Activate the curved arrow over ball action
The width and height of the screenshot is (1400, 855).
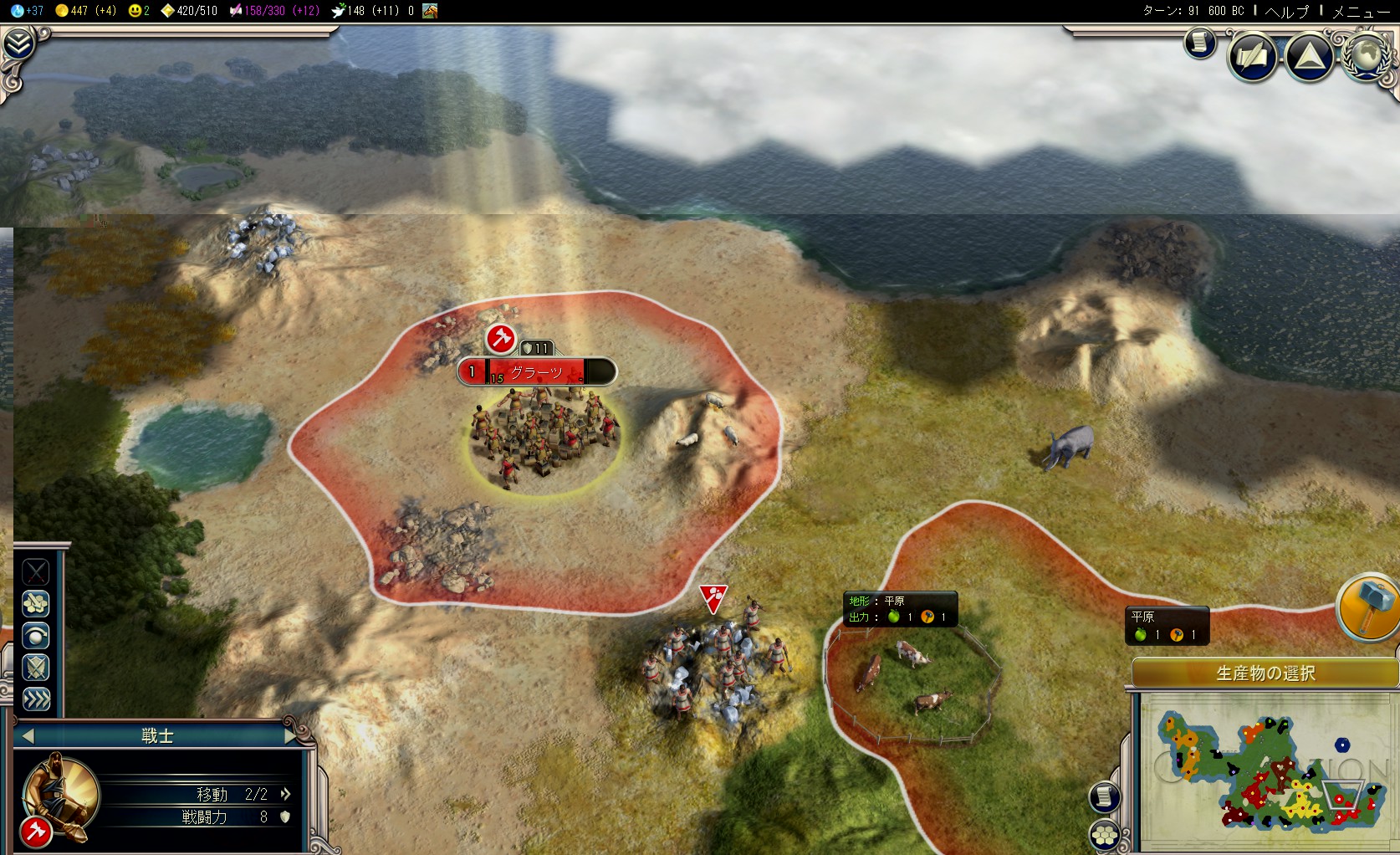(x=35, y=636)
